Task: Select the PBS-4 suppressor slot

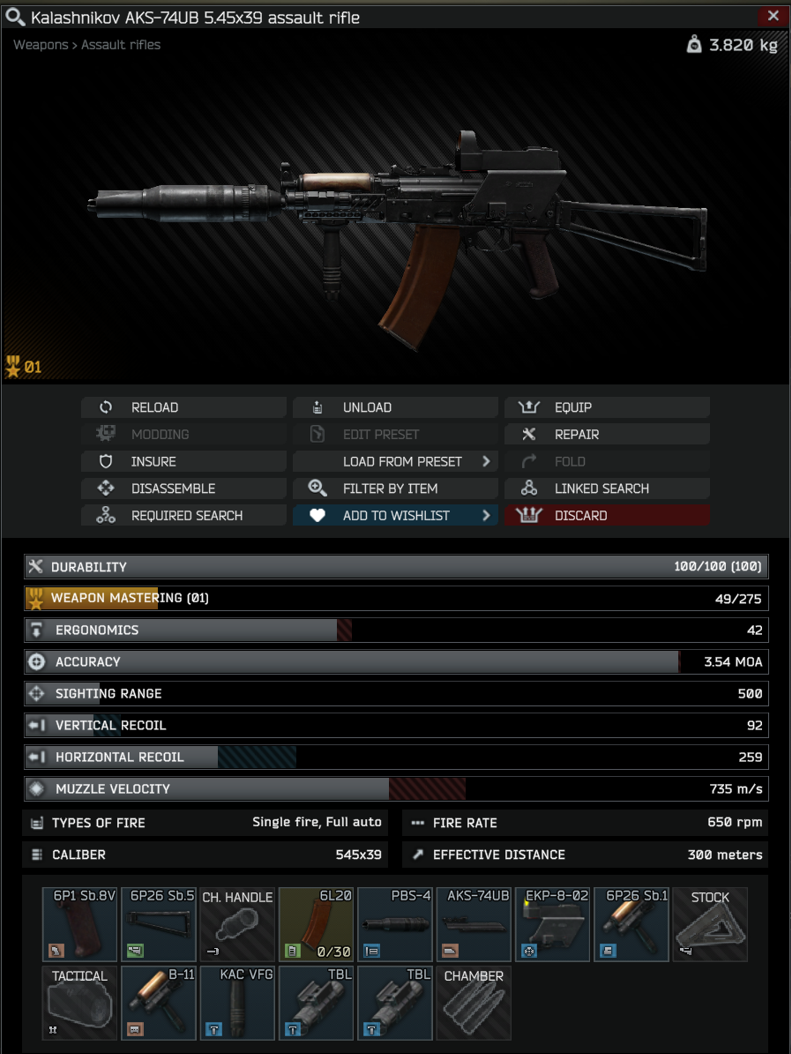Action: click(x=395, y=925)
